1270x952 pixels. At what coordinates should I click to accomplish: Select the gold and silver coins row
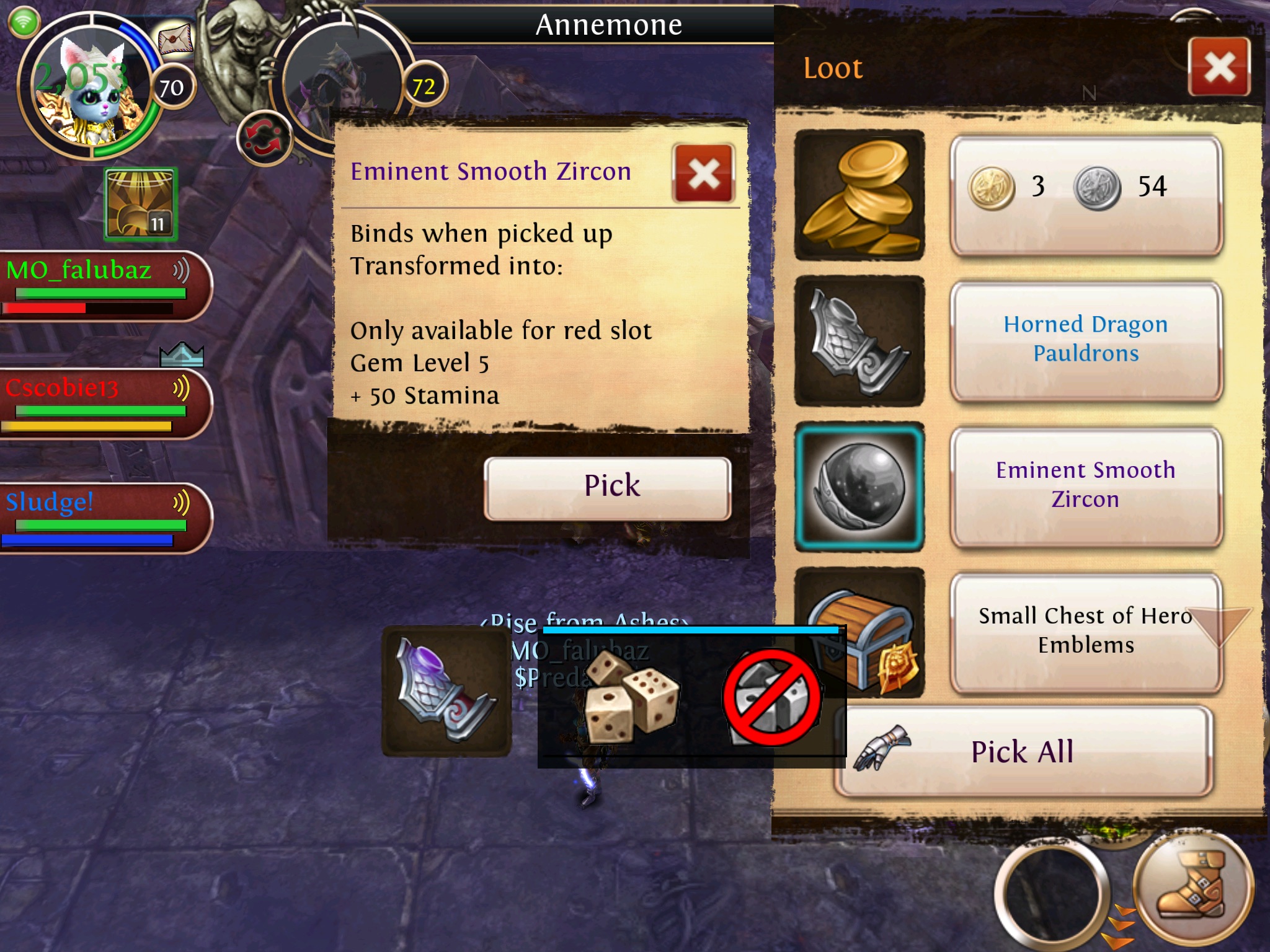point(1086,195)
